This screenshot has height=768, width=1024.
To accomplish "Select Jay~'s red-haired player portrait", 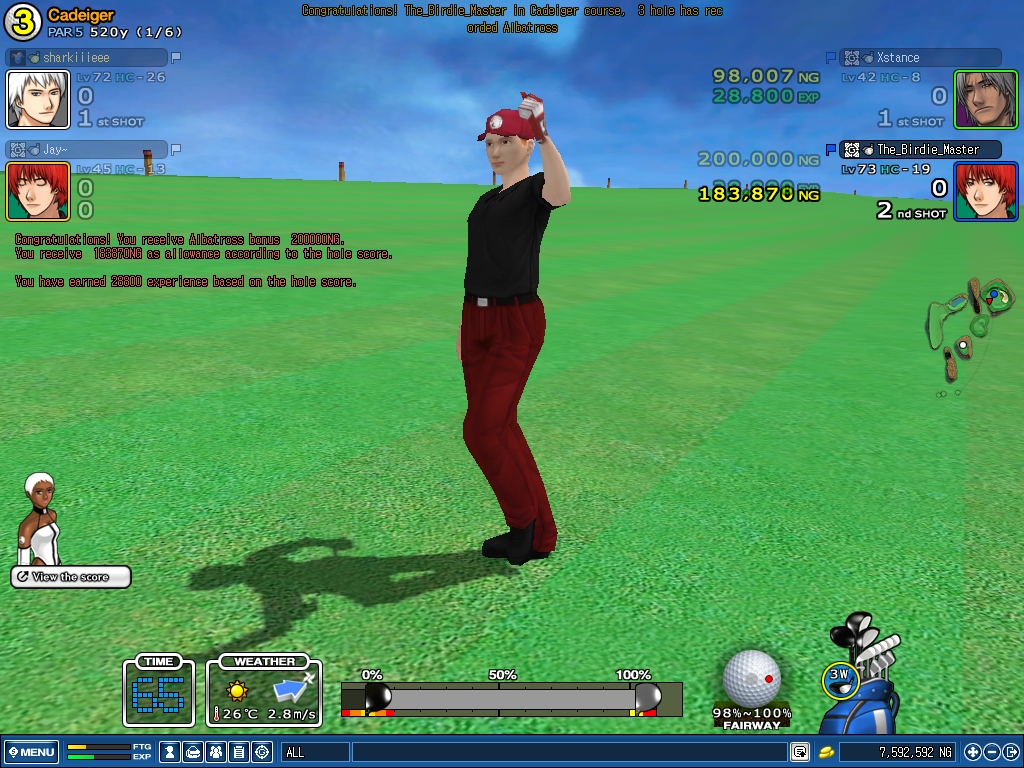I will (38, 191).
